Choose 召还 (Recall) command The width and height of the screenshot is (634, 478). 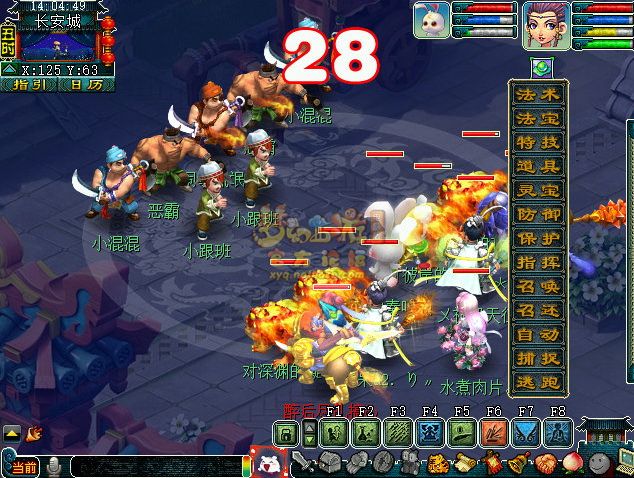tap(538, 311)
